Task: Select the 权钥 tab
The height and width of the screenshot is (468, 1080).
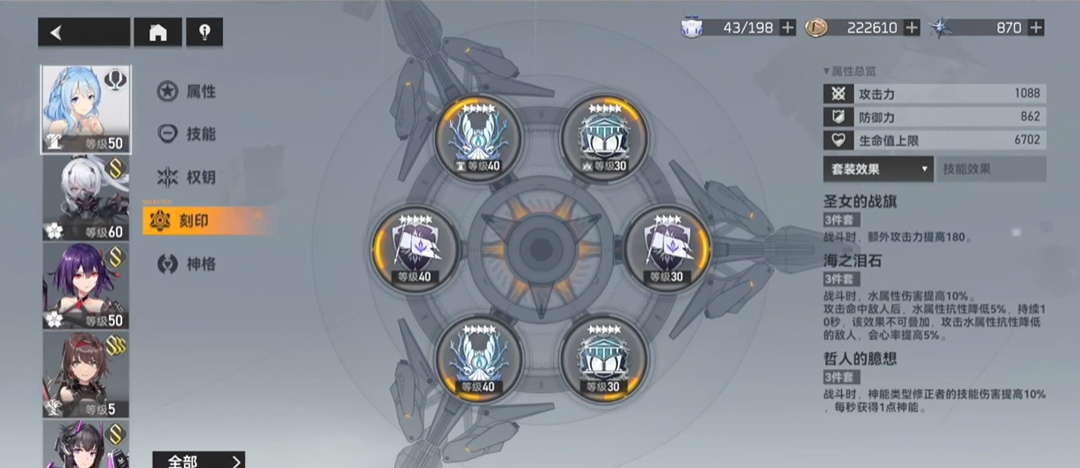Action: pos(188,177)
